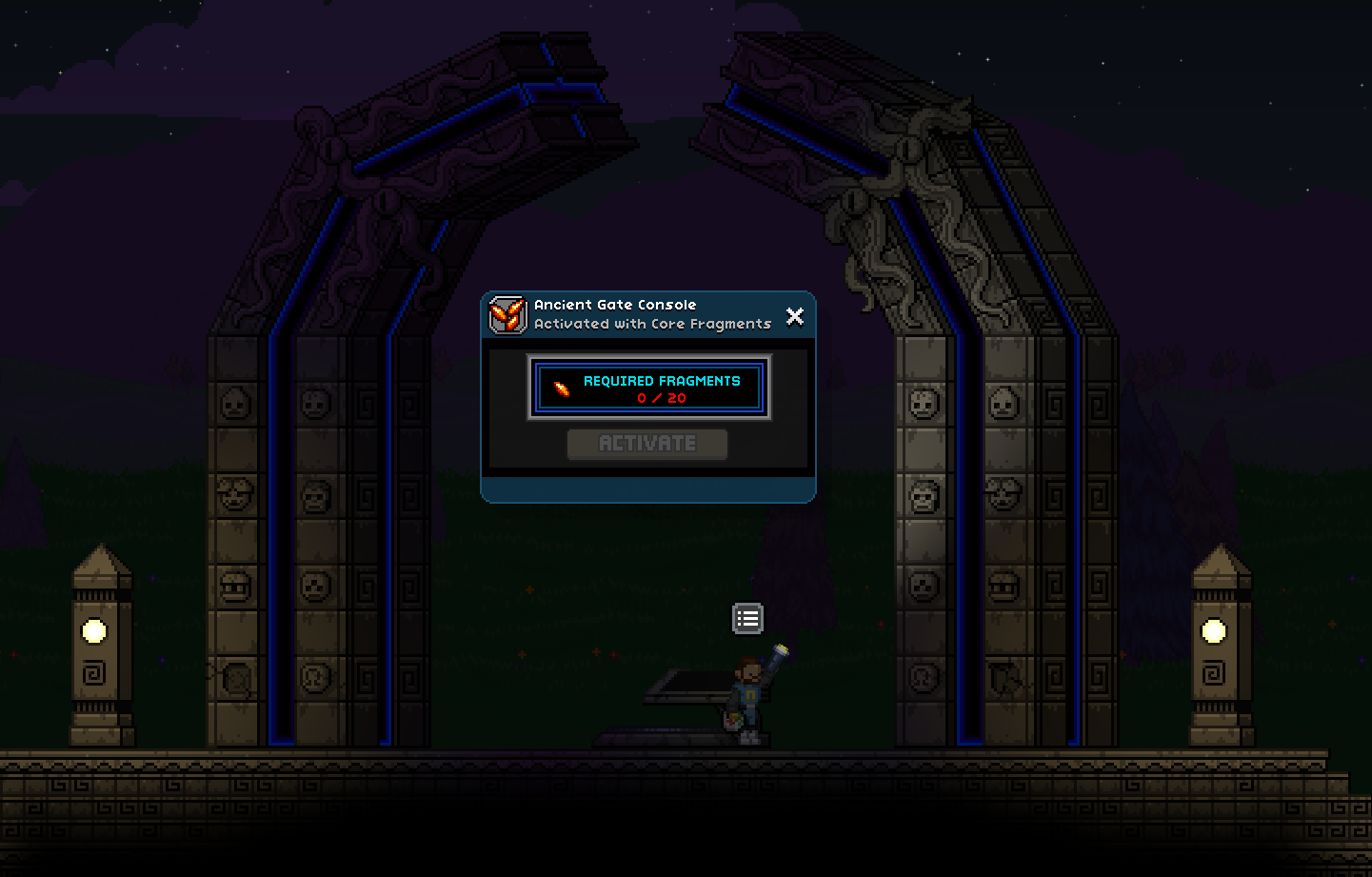Viewport: 1372px width, 877px height.
Task: Close the Ancient Gate Console window
Action: click(795, 316)
